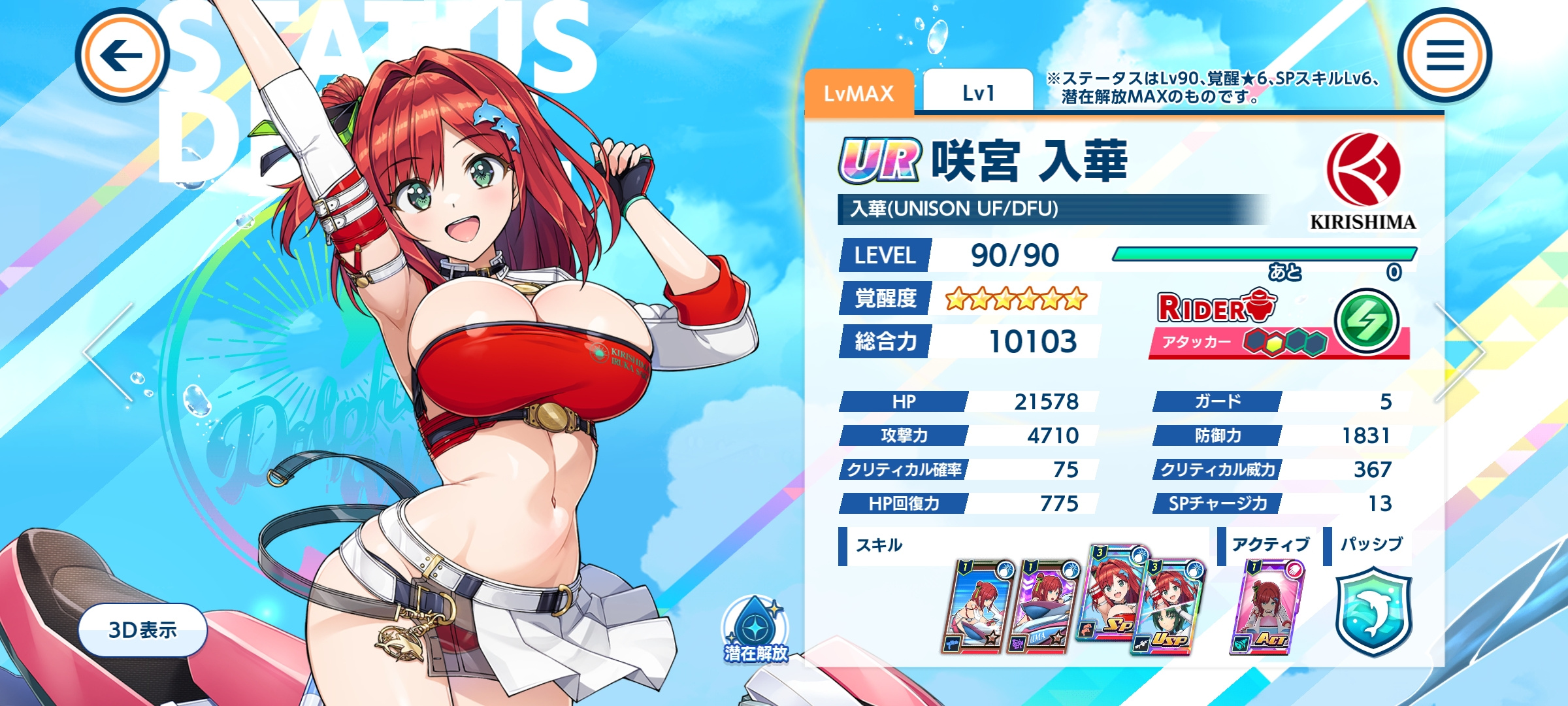
Task: Go back with the arrow button
Action: [122, 56]
